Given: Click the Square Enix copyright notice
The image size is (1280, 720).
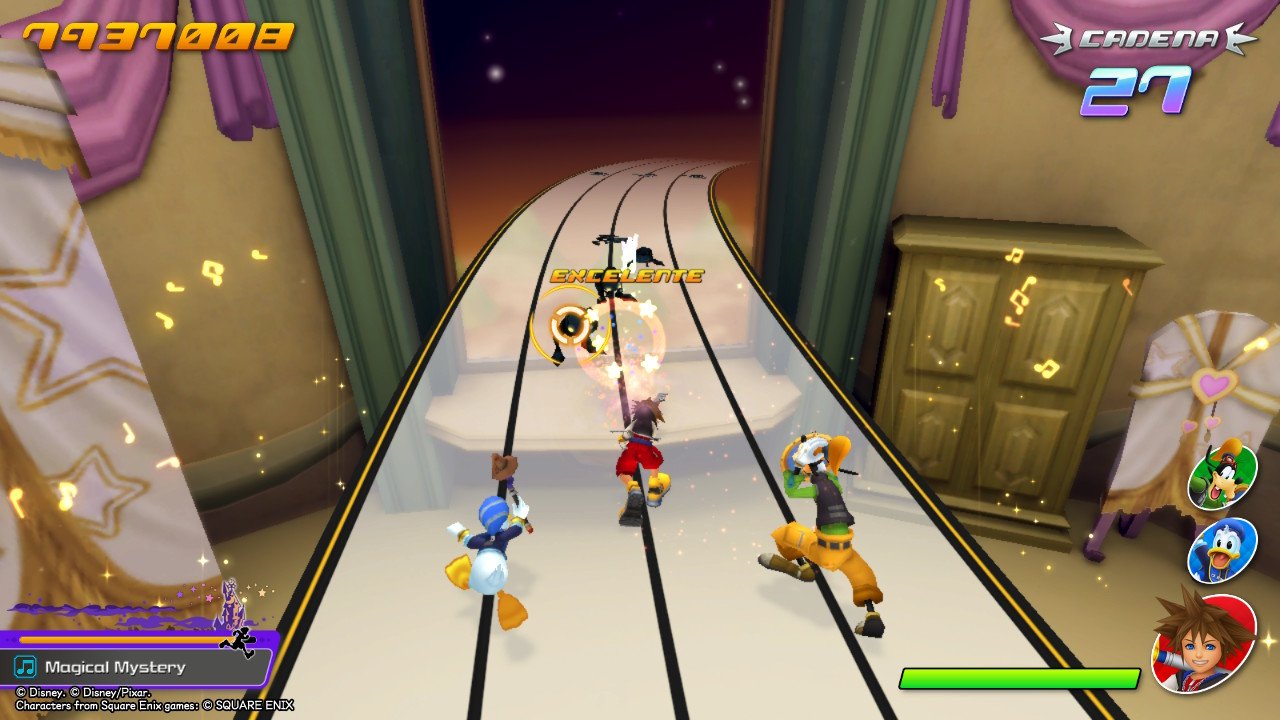Looking at the screenshot, I should [150, 703].
